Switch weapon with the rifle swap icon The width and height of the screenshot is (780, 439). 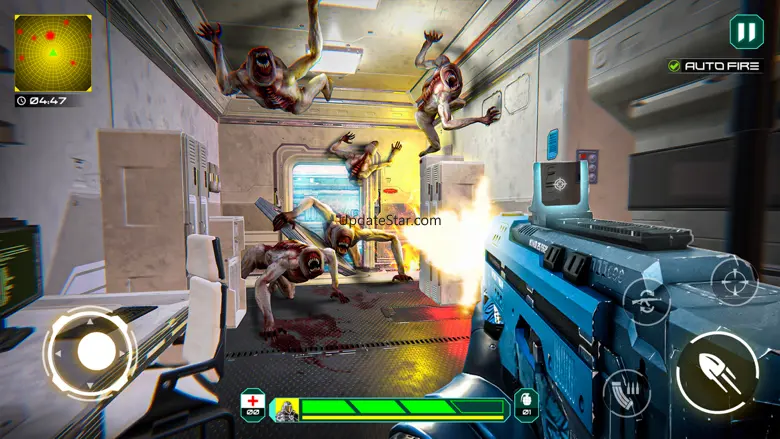click(646, 299)
